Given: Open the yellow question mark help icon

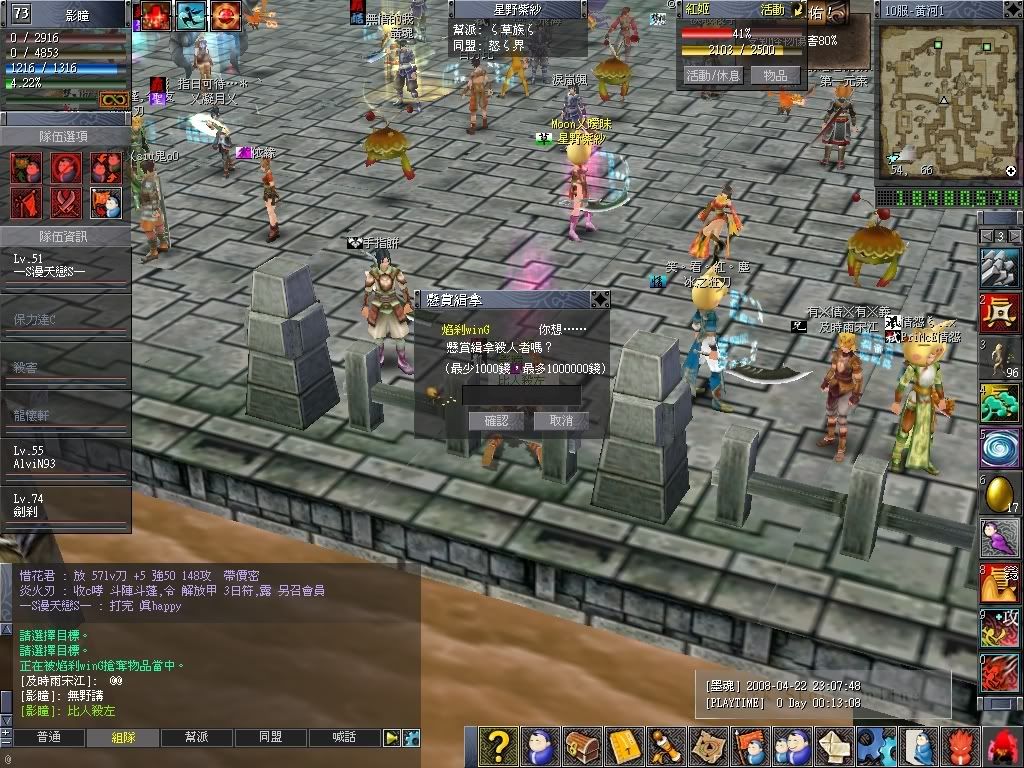Looking at the screenshot, I should pyautogui.click(x=497, y=746).
